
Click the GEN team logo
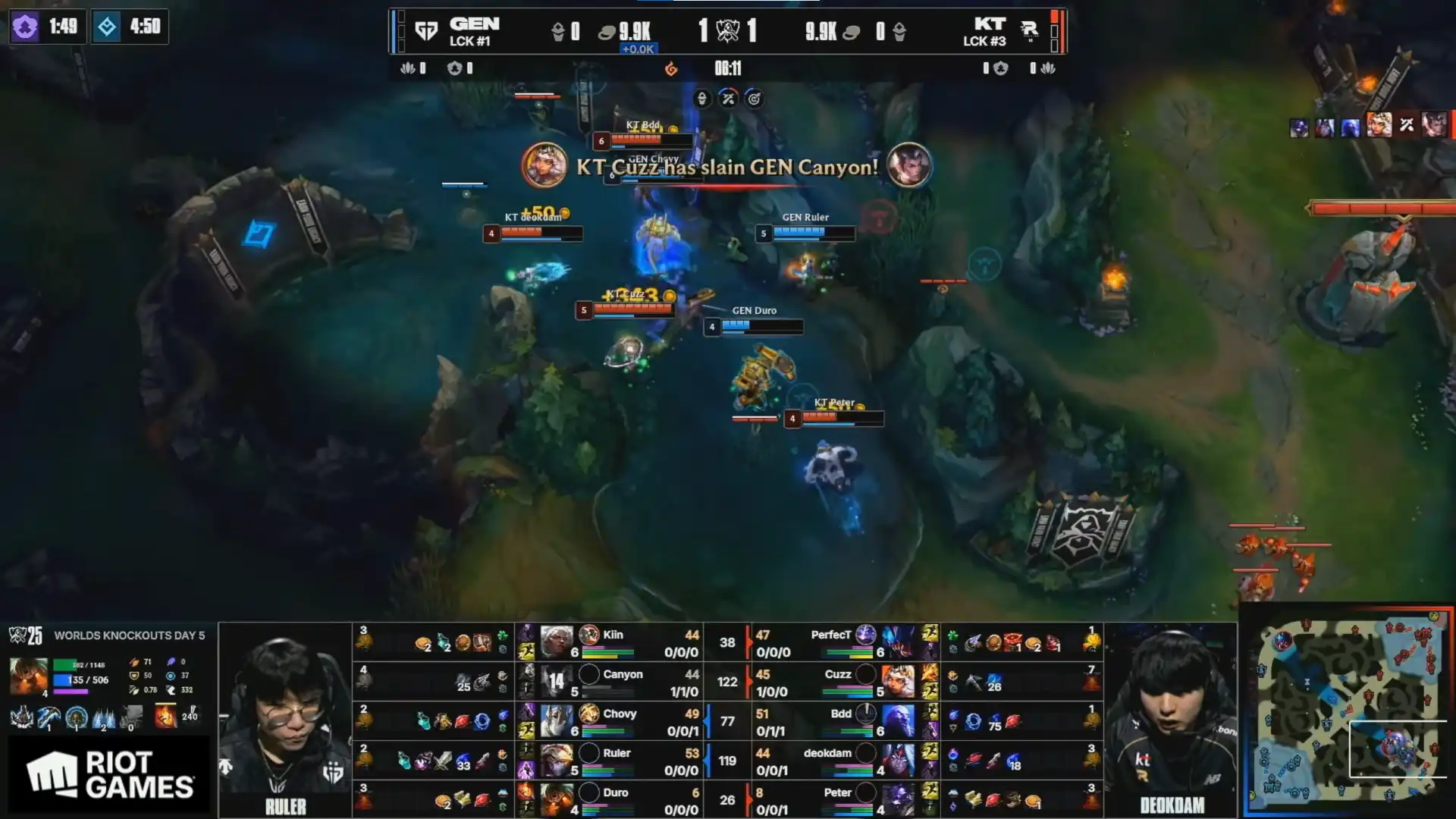(426, 31)
